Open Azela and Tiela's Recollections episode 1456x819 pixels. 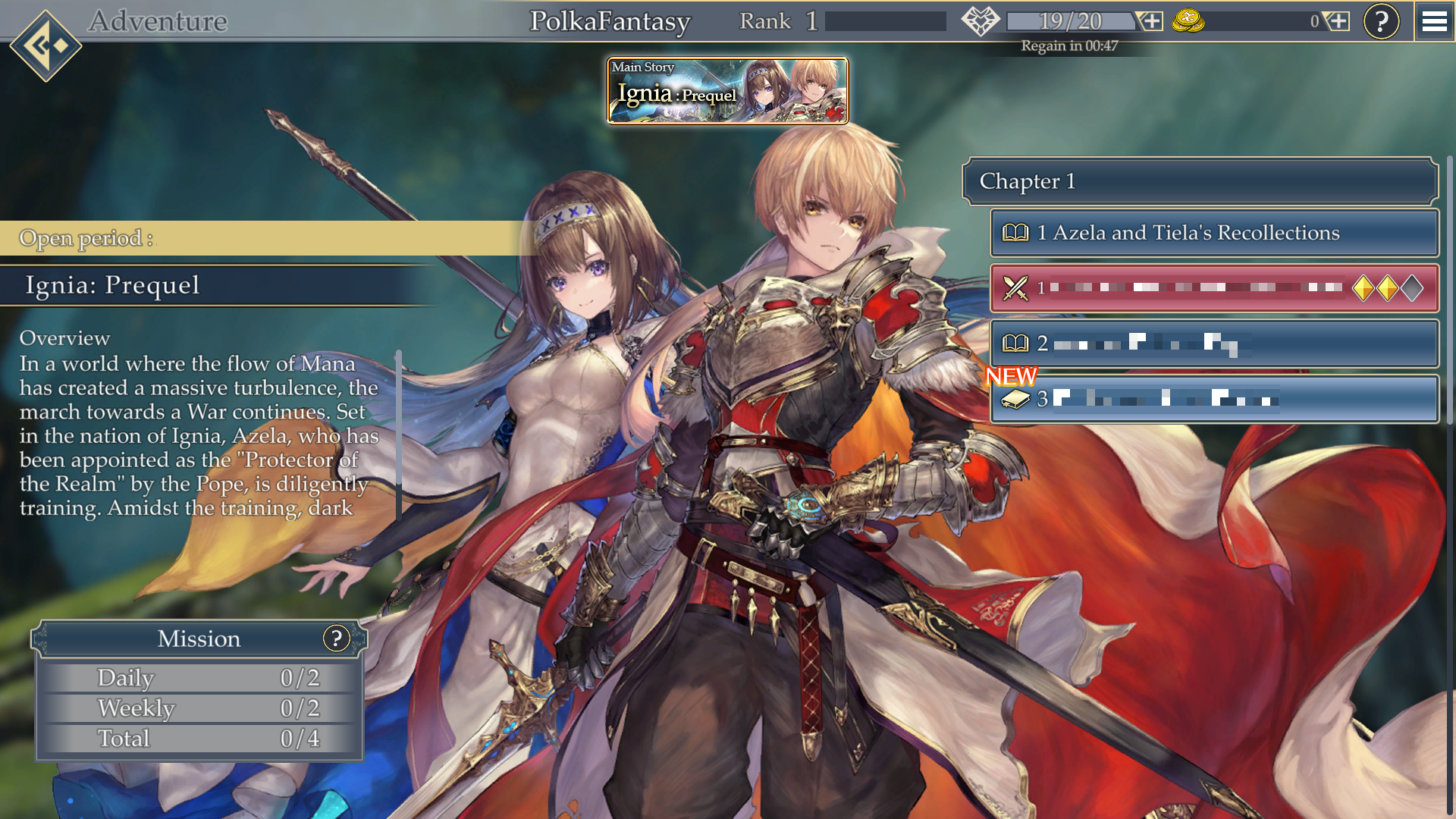pyautogui.click(x=1214, y=233)
